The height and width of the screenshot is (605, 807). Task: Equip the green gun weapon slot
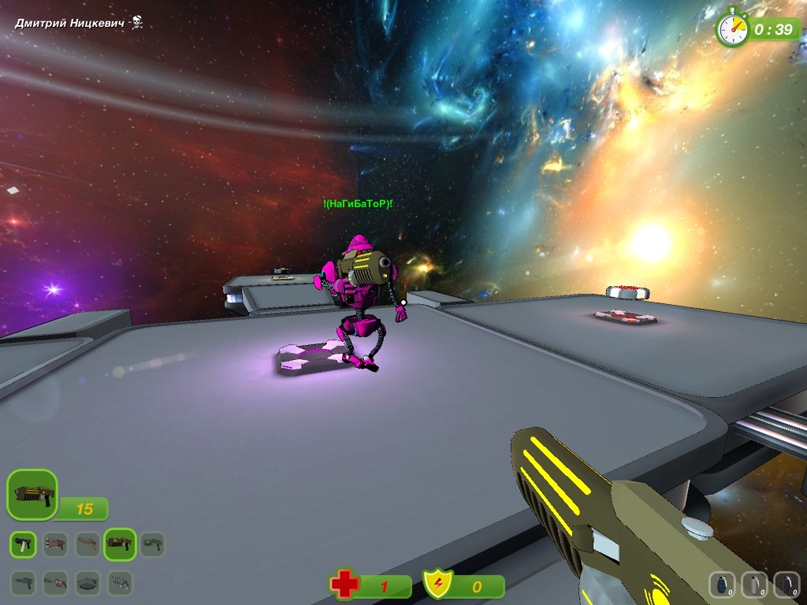click(152, 544)
